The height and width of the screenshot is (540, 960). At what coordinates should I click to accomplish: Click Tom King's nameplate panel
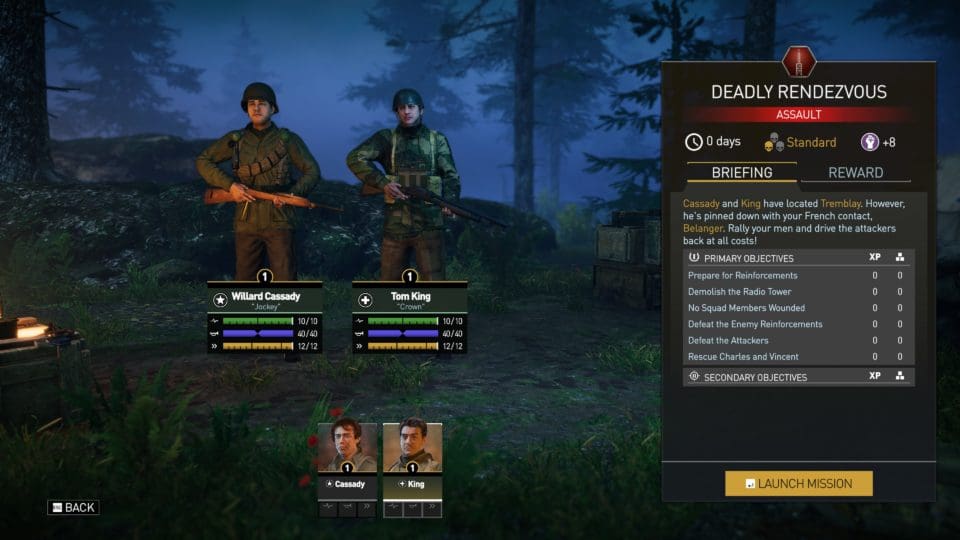coord(409,298)
